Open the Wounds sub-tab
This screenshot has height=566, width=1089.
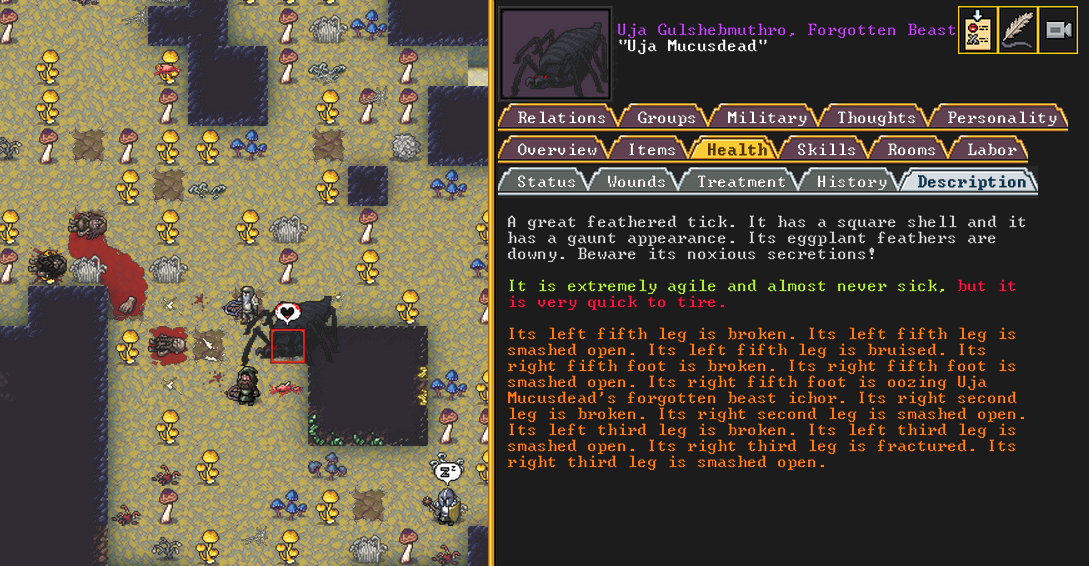tap(636, 182)
